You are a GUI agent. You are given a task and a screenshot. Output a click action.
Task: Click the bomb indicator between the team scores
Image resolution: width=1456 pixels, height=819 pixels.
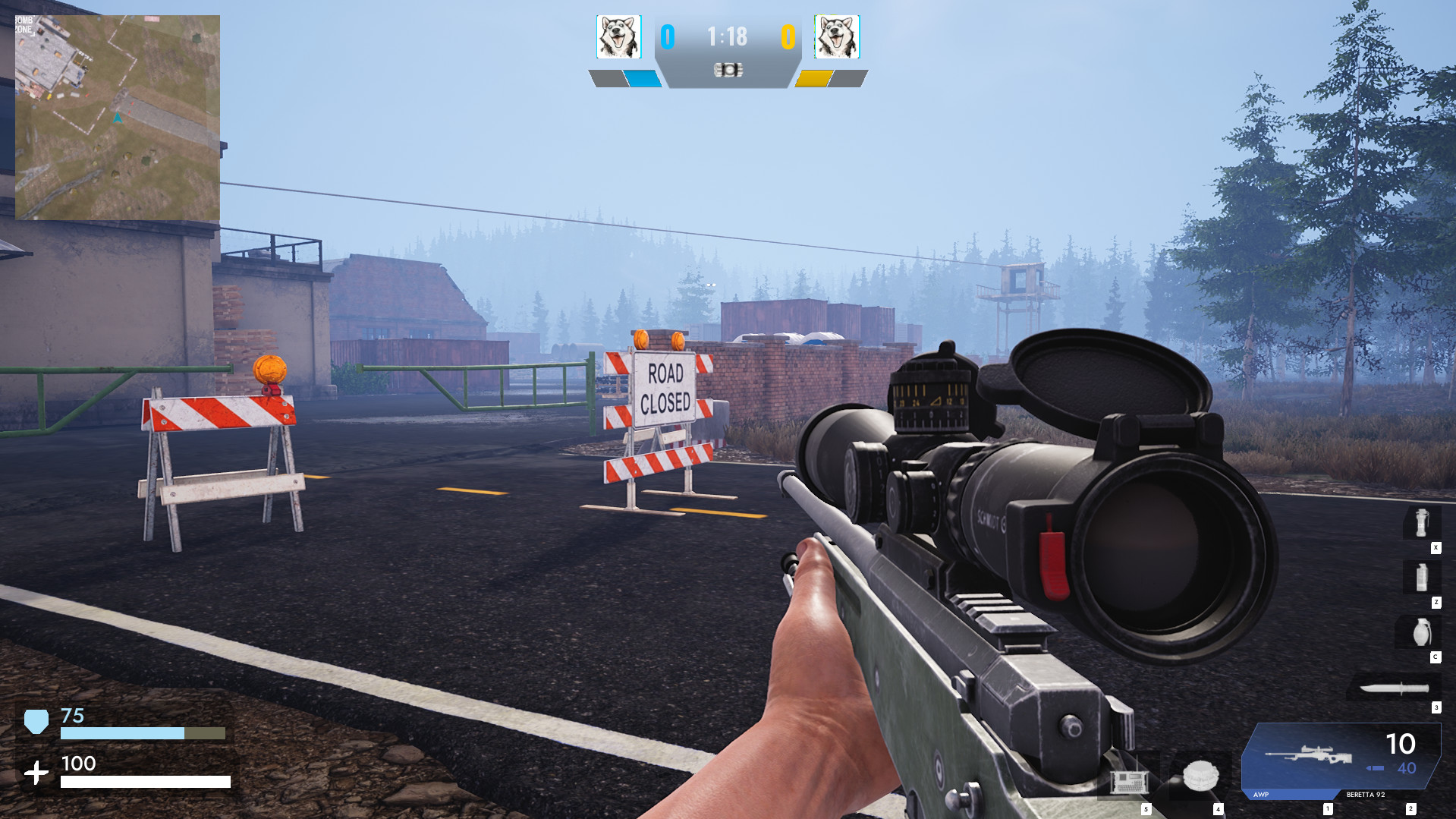[728, 69]
